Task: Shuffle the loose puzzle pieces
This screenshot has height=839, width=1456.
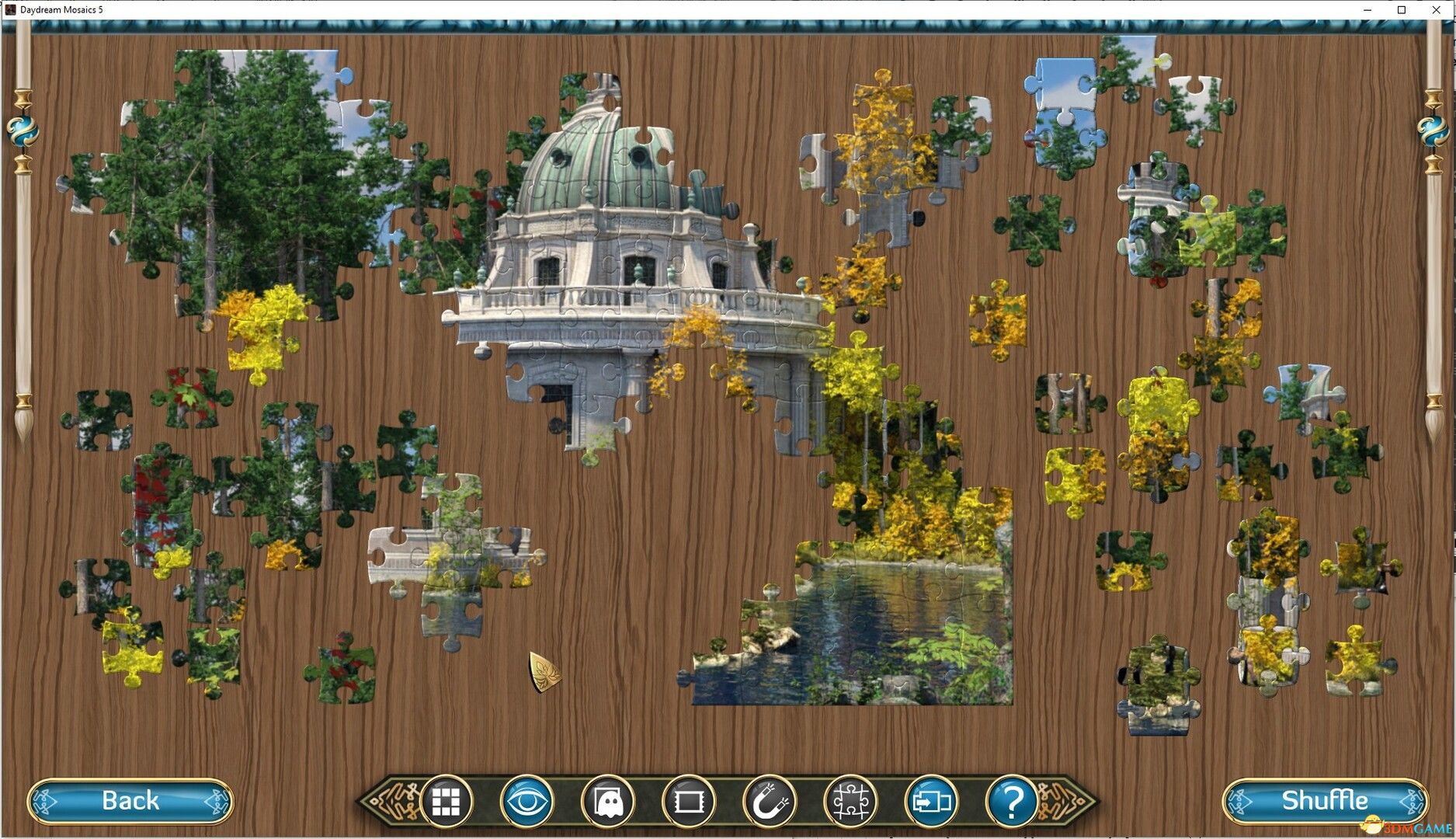Action: [x=1325, y=800]
